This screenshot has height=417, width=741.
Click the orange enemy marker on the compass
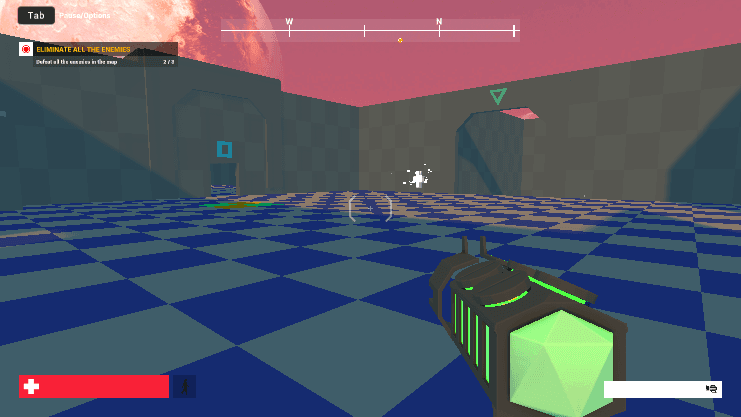[400, 41]
